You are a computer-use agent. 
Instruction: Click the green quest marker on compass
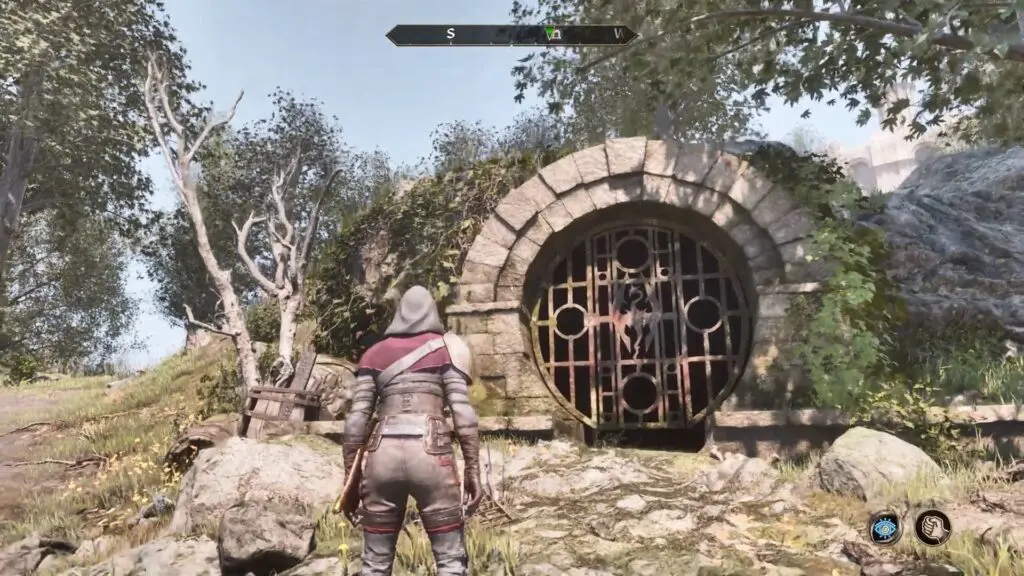click(550, 33)
